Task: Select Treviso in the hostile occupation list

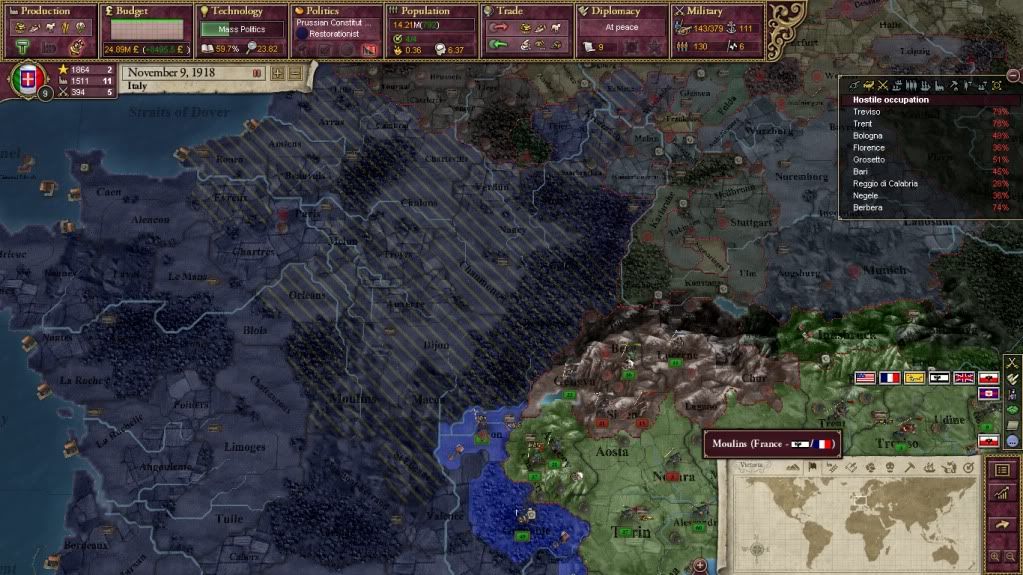Action: coord(867,112)
